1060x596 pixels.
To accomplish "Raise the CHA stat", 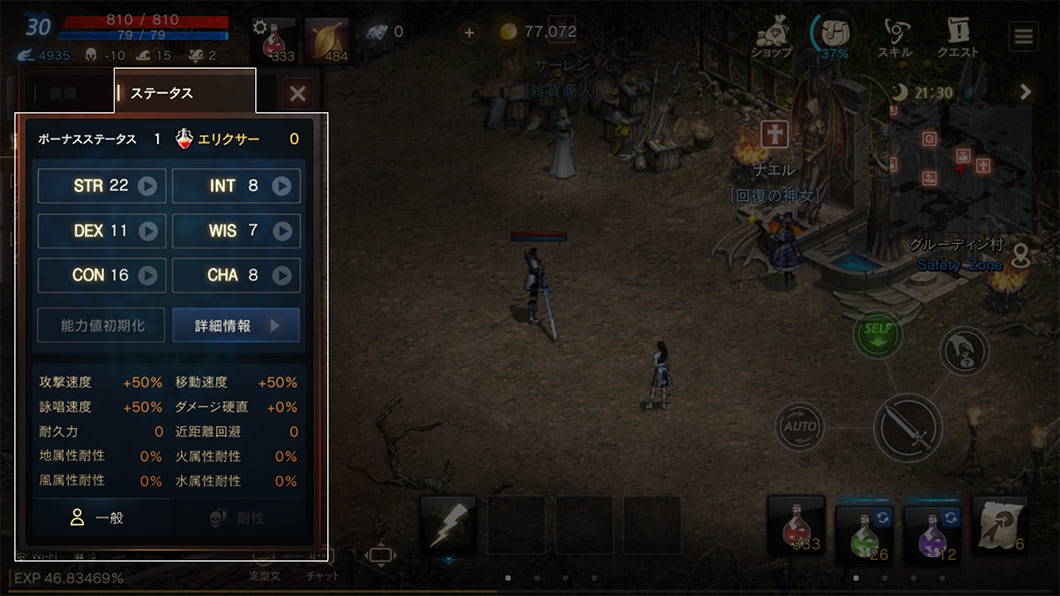I will (x=282, y=275).
